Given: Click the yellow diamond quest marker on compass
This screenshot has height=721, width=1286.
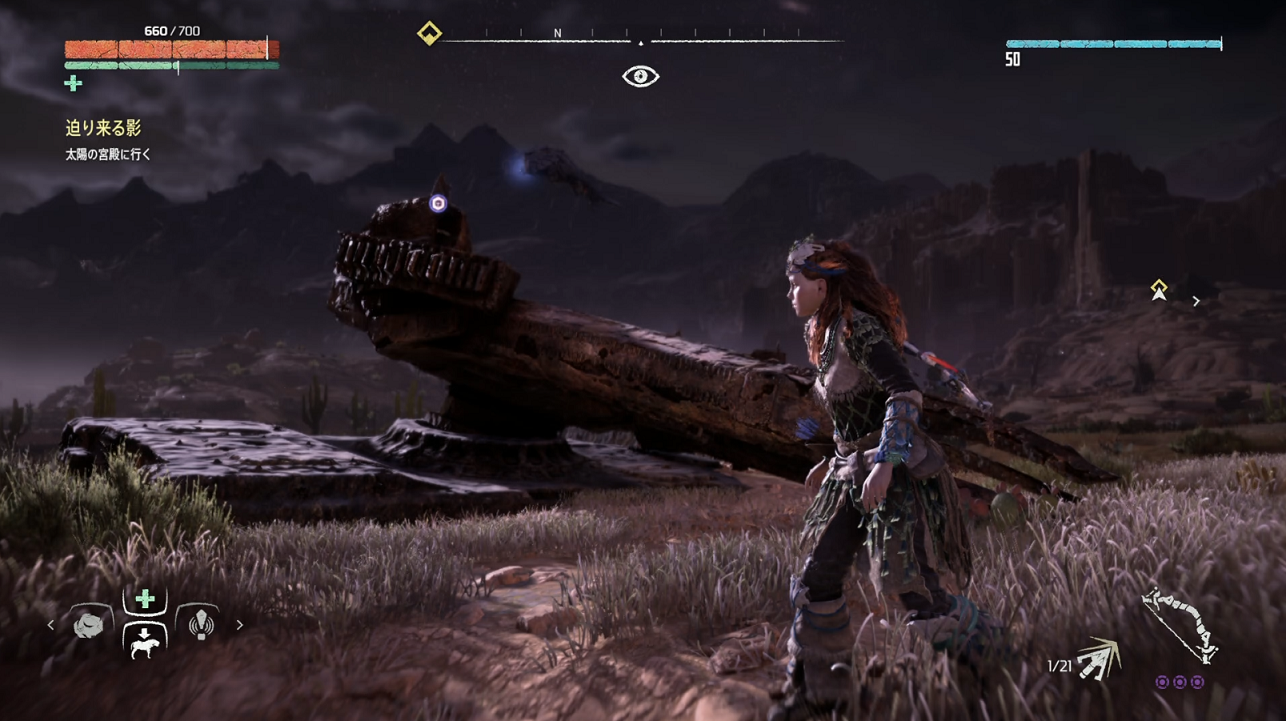Looking at the screenshot, I should click(x=429, y=34).
